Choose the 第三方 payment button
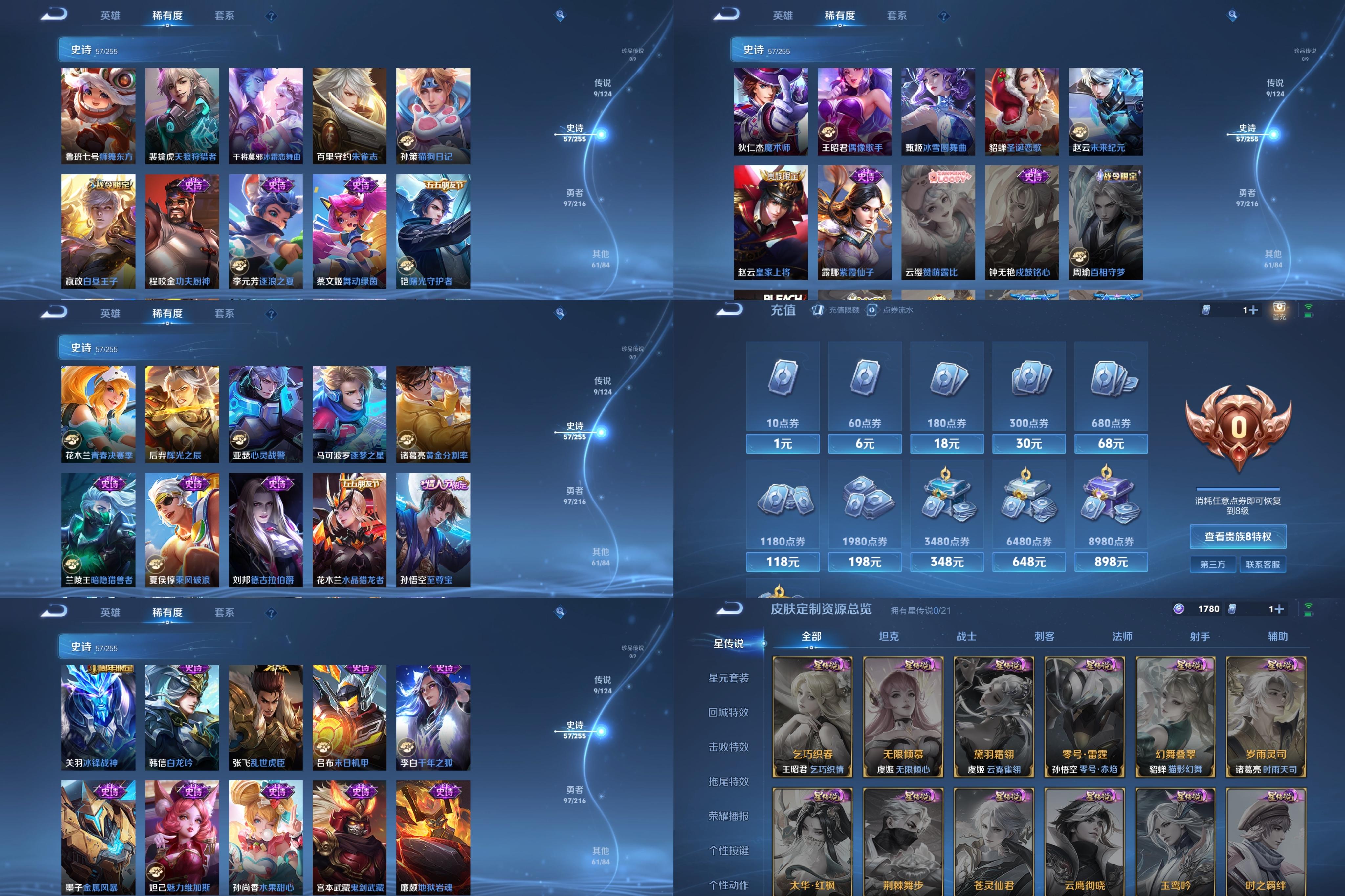Viewport: 1345px width, 896px height. [1212, 565]
